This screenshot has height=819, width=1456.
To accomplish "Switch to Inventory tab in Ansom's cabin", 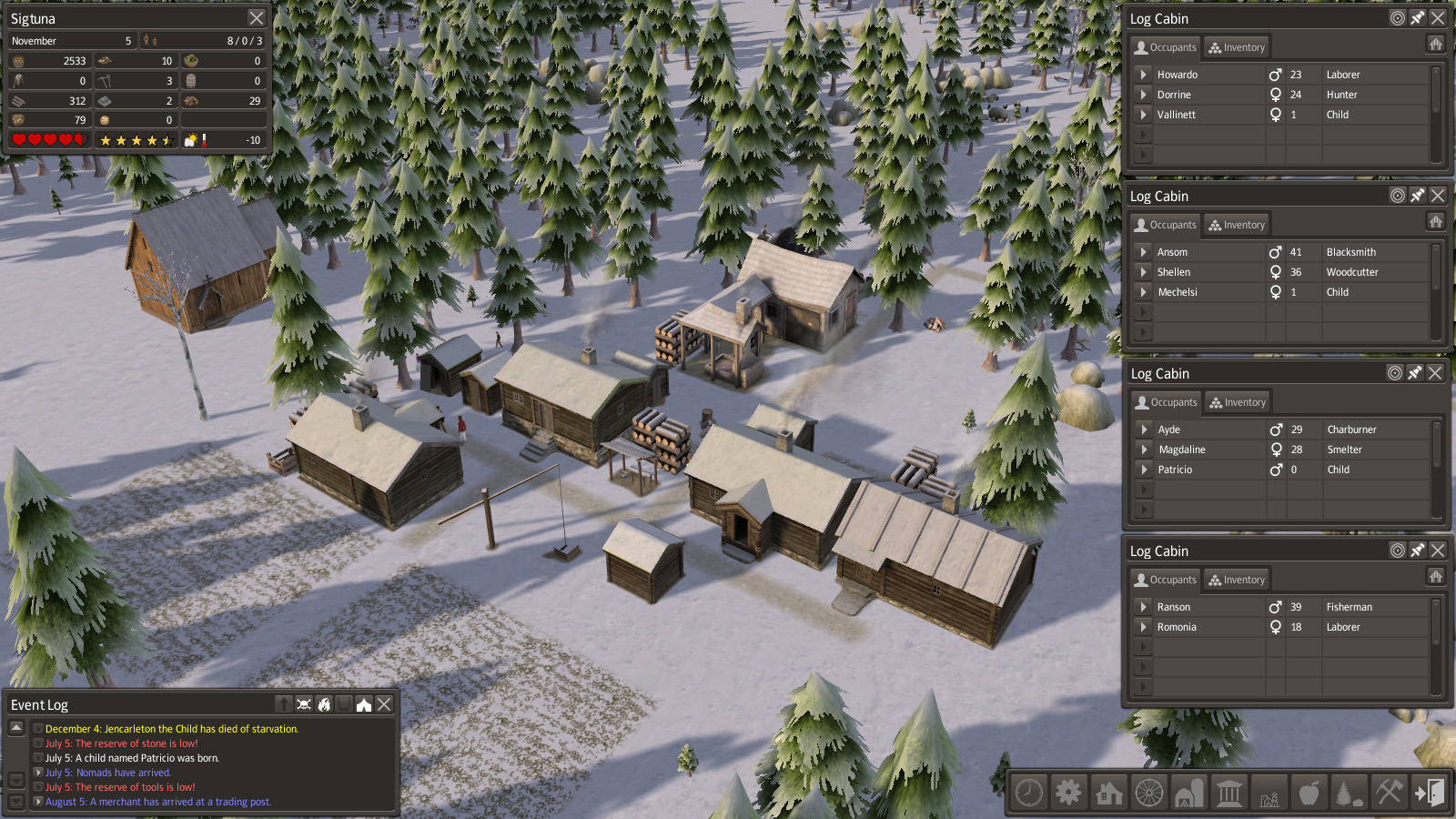I will click(1236, 225).
